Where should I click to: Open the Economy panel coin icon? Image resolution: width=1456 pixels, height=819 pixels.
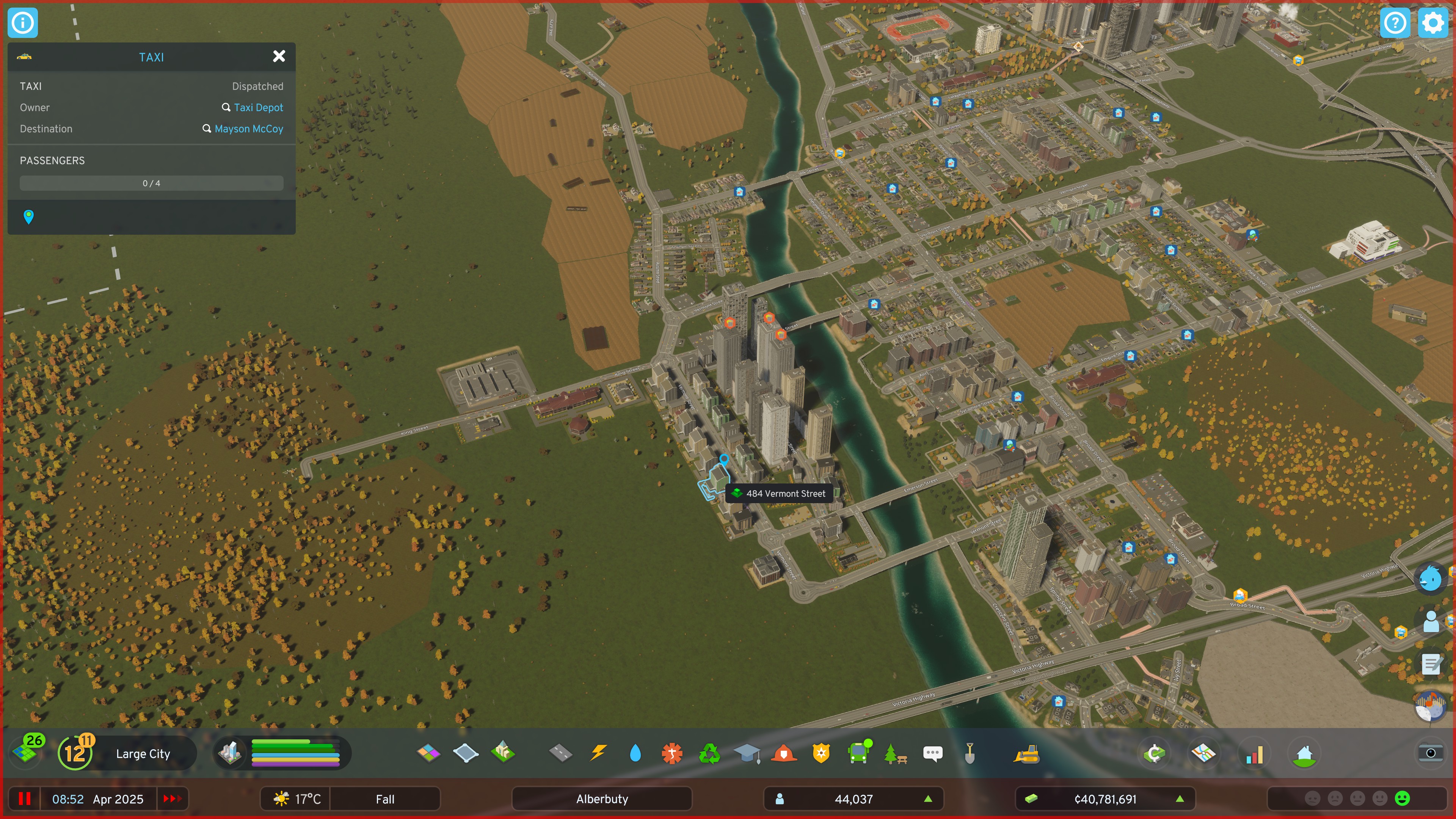[x=1154, y=753]
